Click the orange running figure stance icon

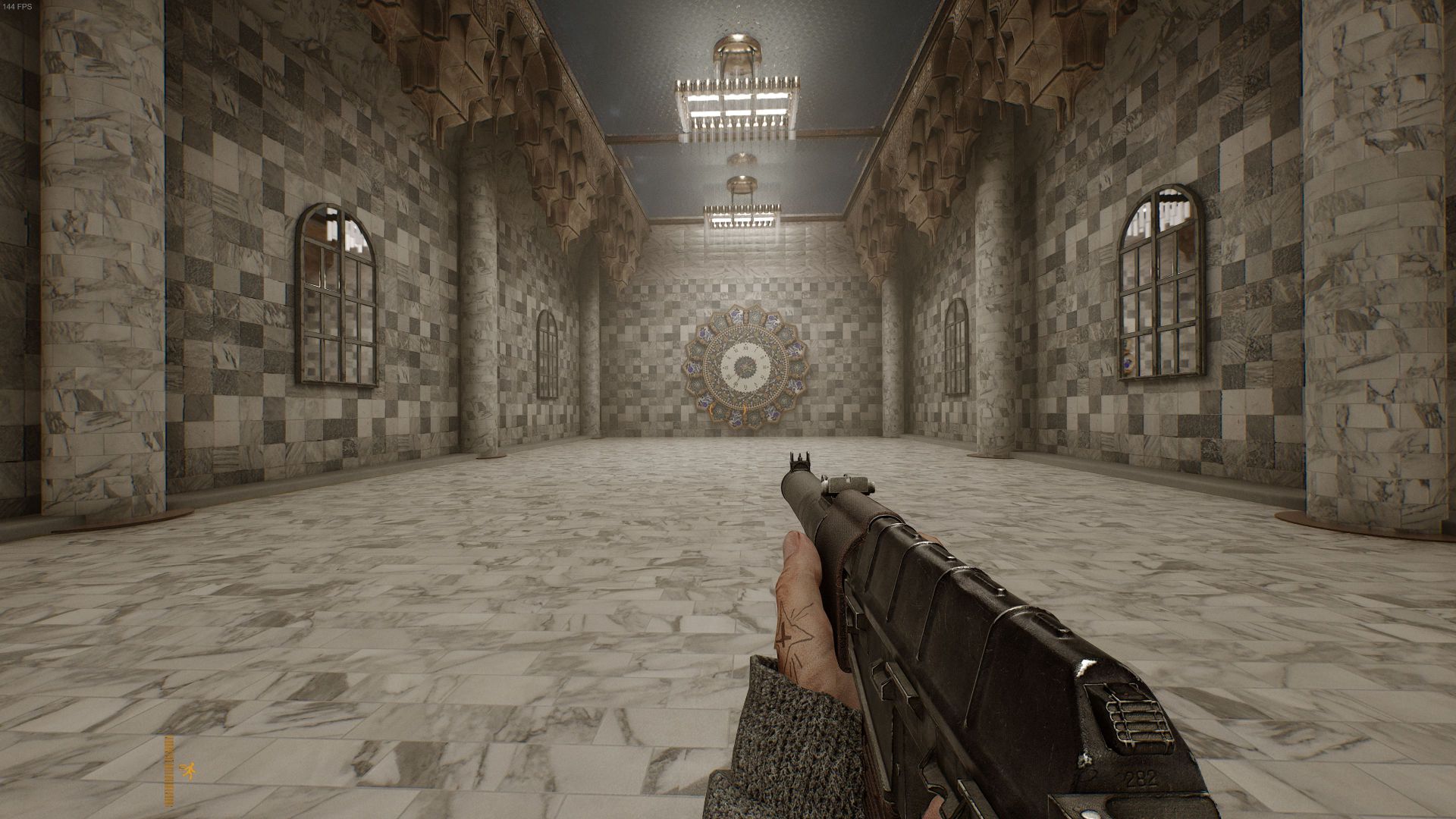click(x=187, y=771)
